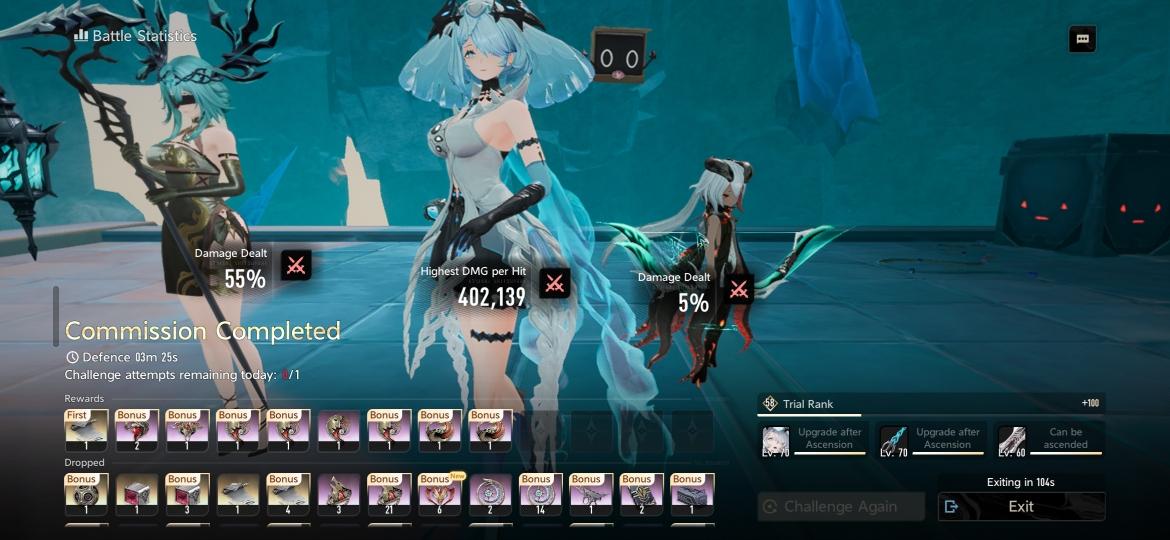Toggle the crossed swords icon beside 55% damage

[296, 265]
